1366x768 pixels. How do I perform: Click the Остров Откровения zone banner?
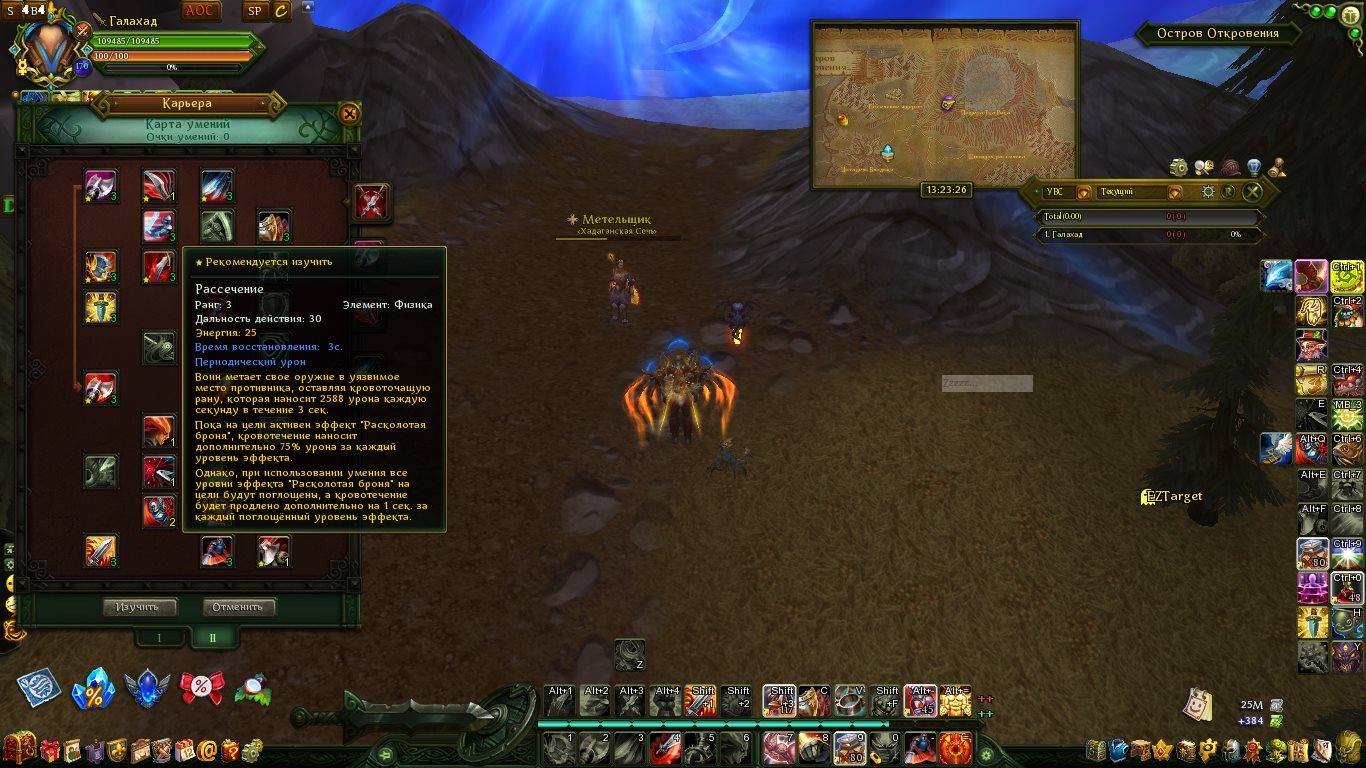tap(1217, 34)
